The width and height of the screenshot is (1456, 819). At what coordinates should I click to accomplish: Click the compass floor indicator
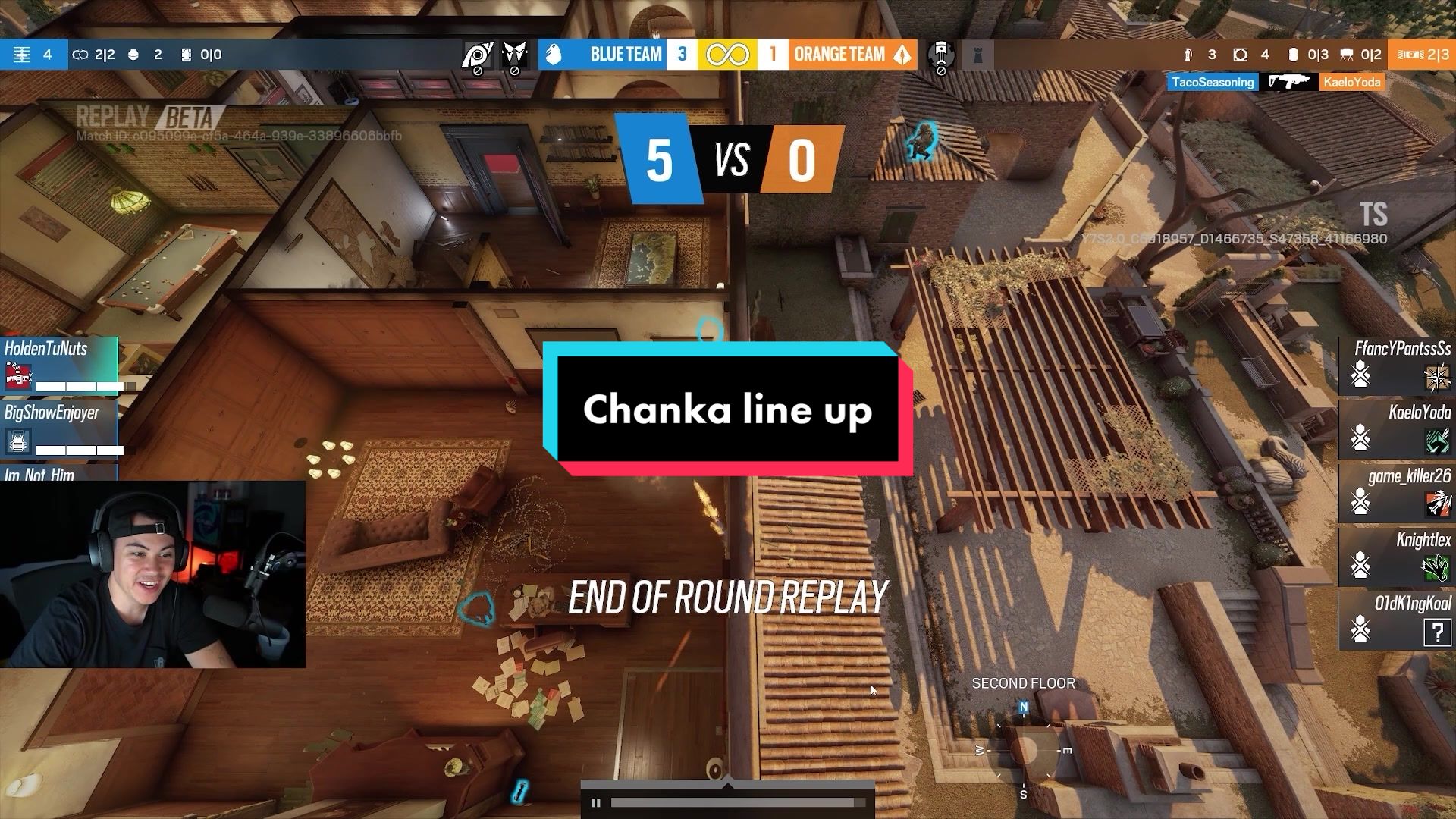(1024, 749)
